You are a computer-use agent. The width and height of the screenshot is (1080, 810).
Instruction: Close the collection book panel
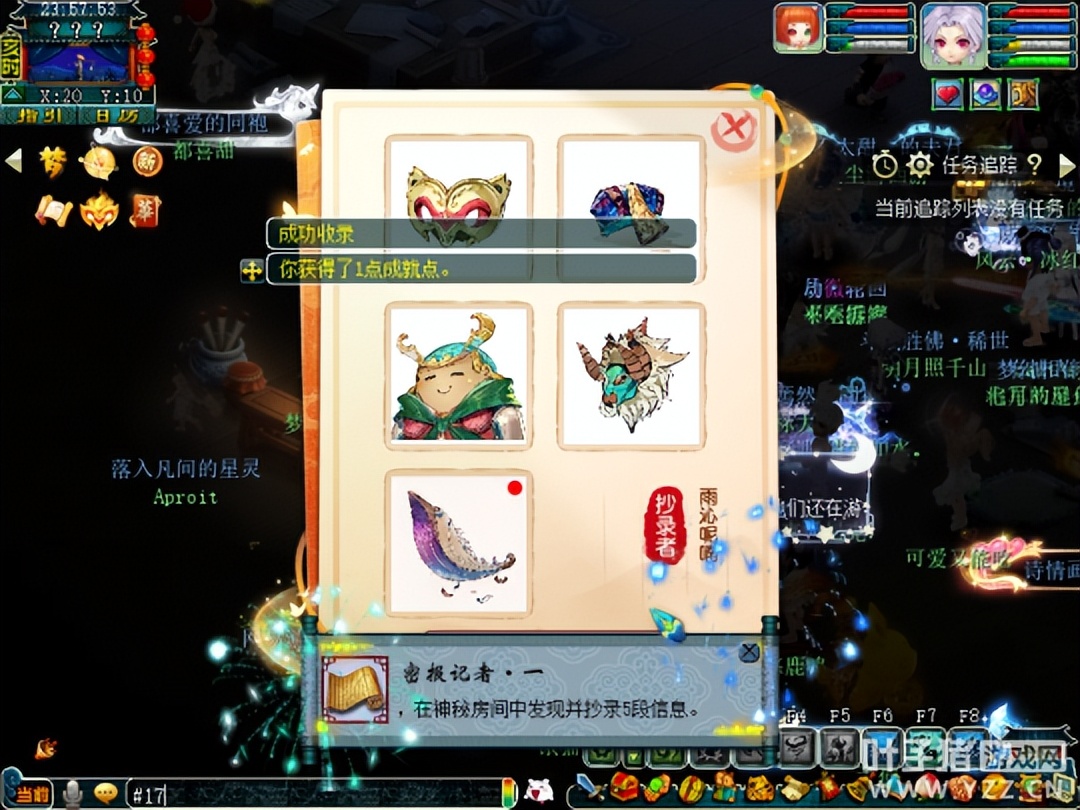[734, 130]
